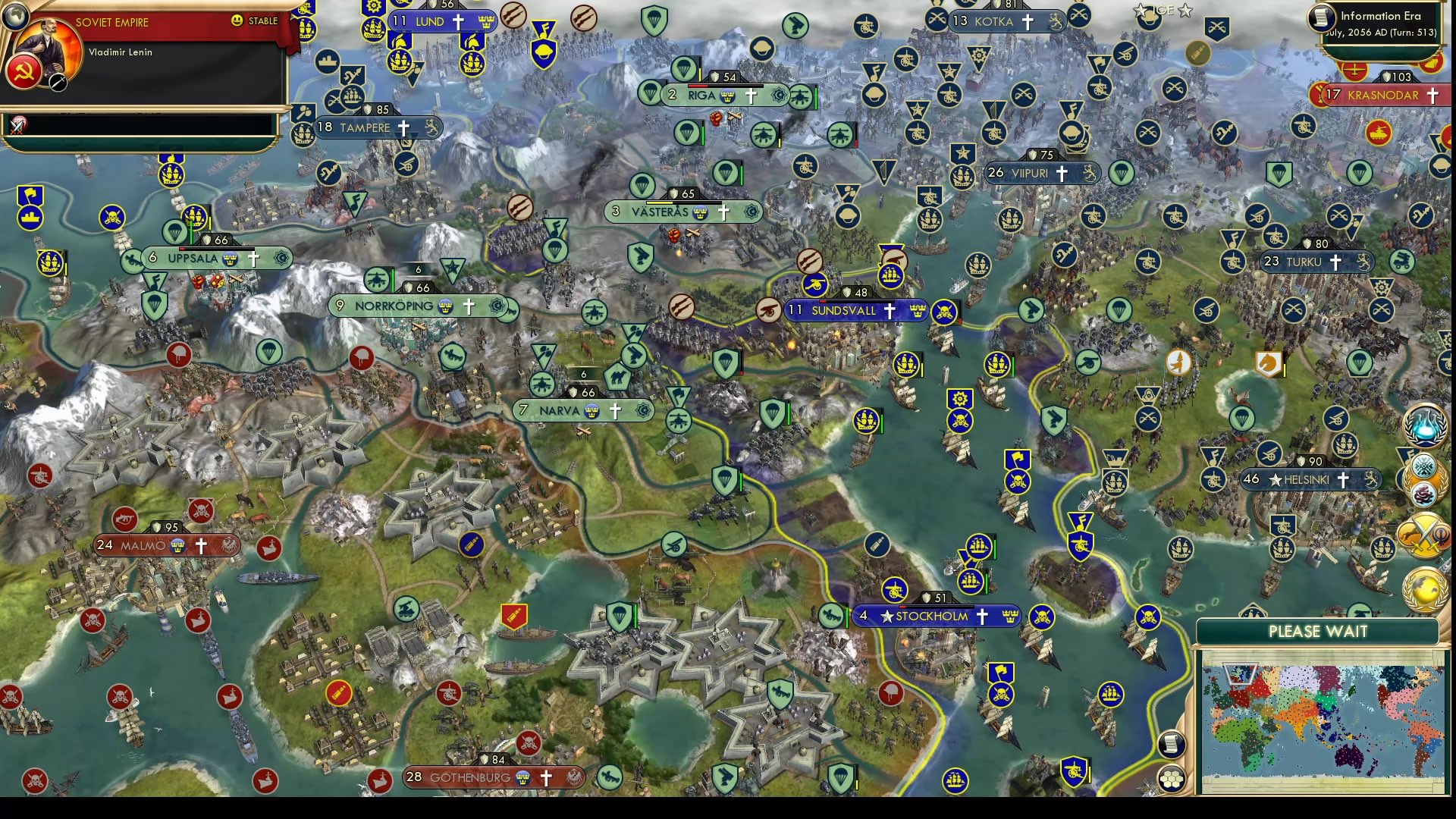Open the notification log scroll beside the minimap
Screen dimensions: 1456x819
pos(1172,743)
